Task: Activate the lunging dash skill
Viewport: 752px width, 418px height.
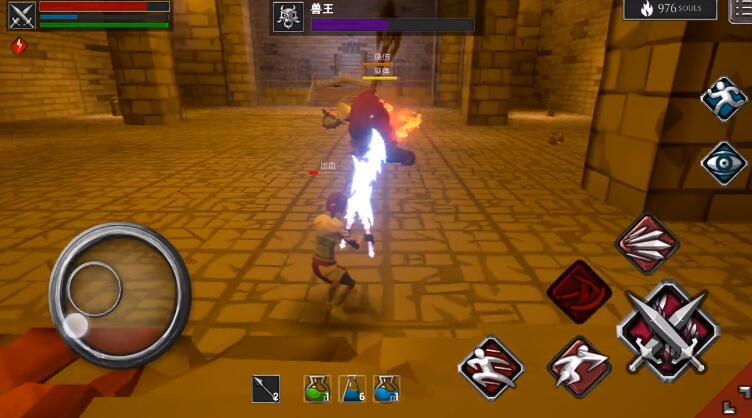Action: point(579,366)
